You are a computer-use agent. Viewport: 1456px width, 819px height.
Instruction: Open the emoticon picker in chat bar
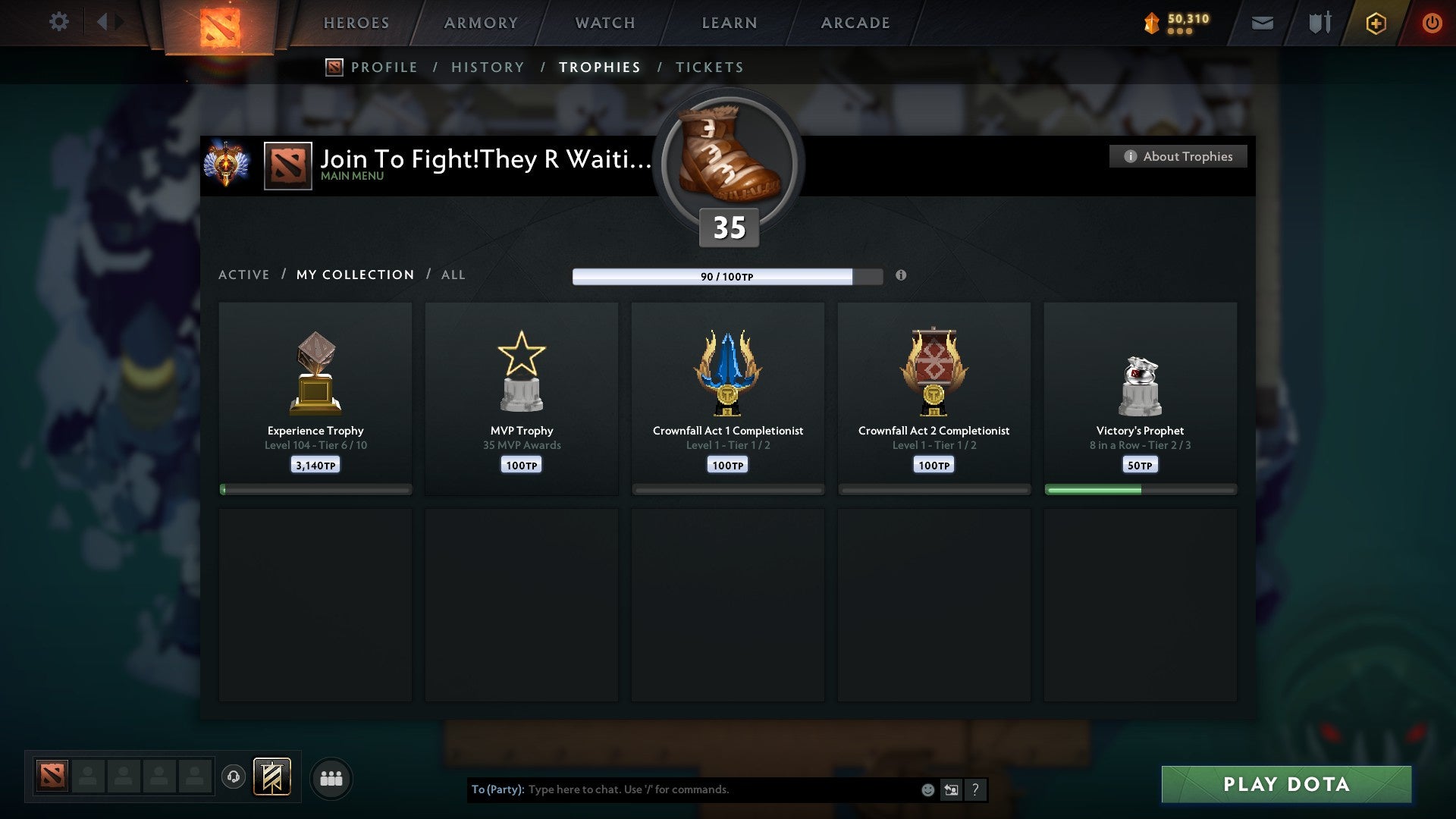pos(927,789)
